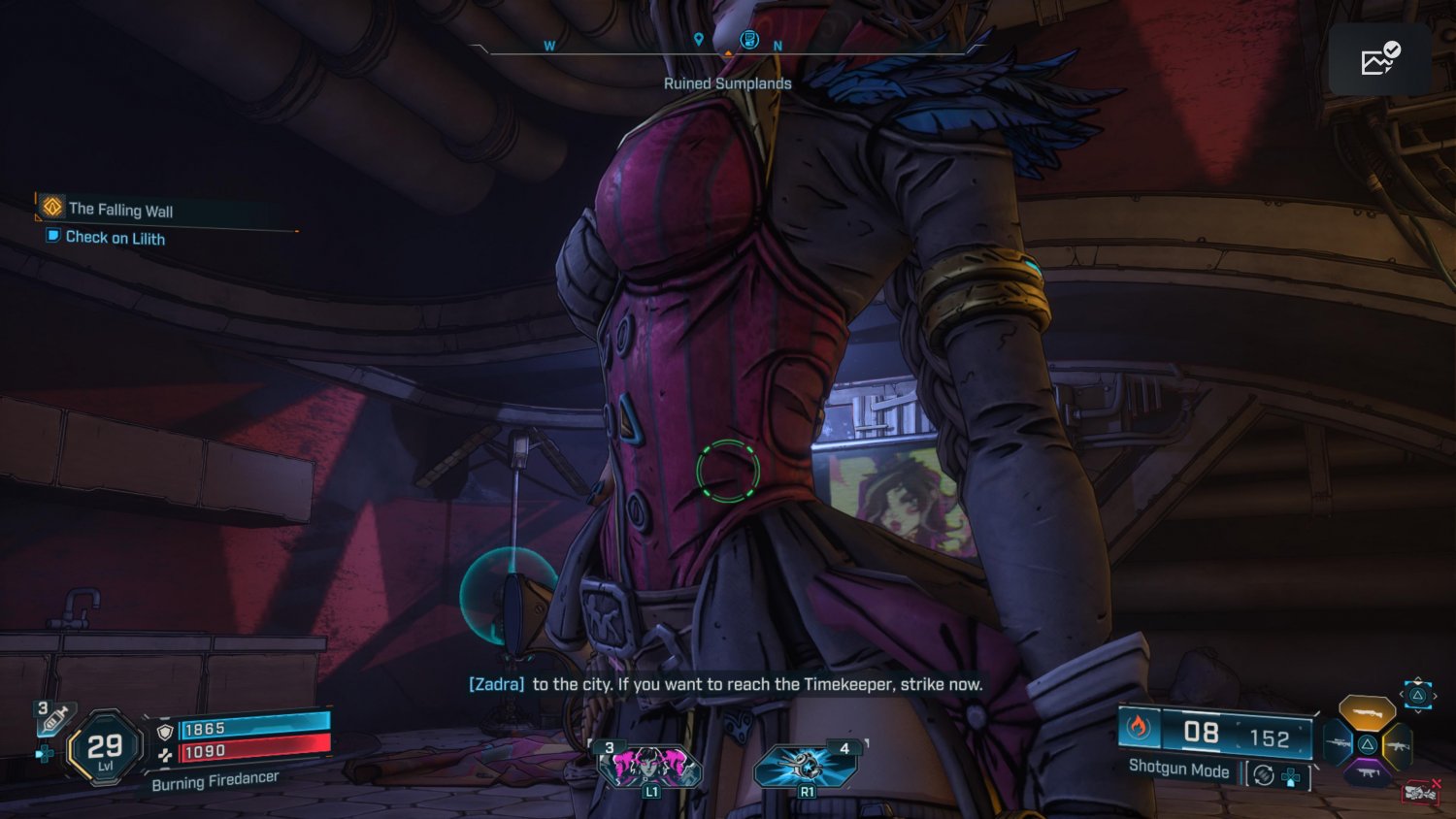Click the 152 reserve ammo counter
This screenshot has width=1456, height=819.
(x=1273, y=737)
